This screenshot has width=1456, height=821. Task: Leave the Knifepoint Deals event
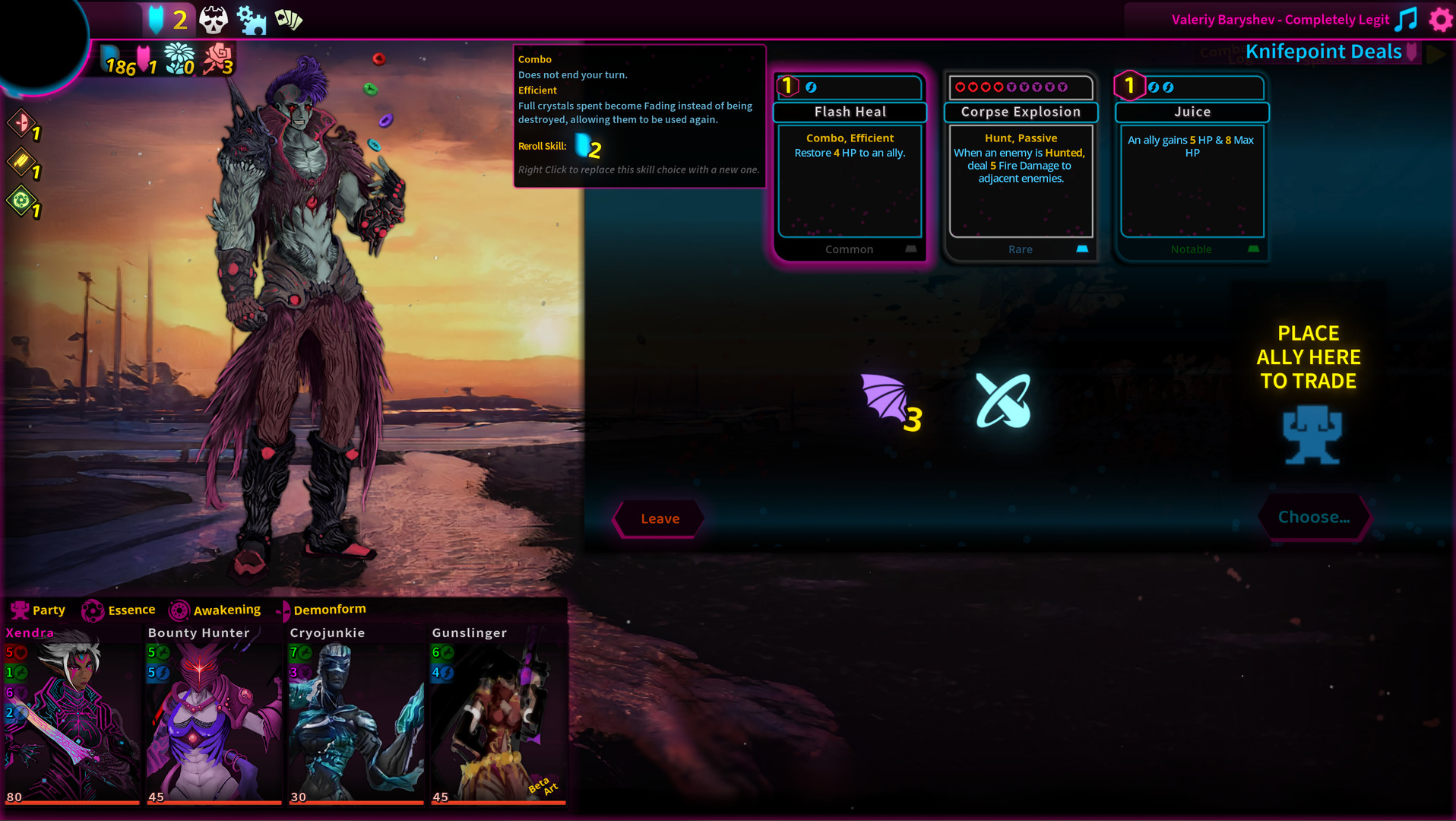click(x=659, y=518)
